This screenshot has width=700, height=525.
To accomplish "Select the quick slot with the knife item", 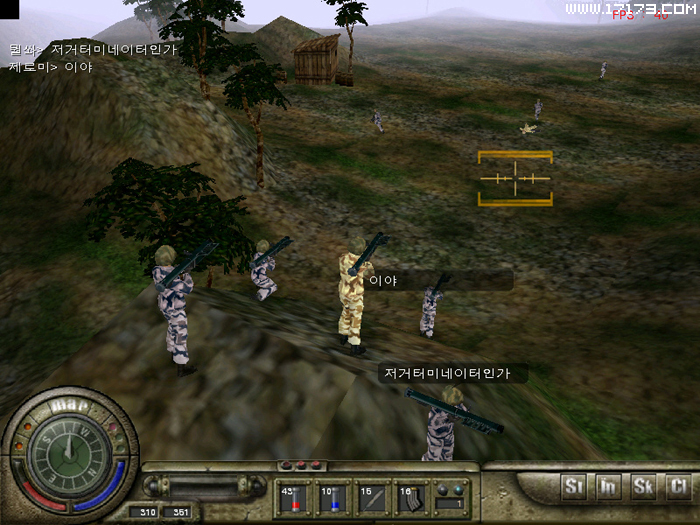I will pyautogui.click(x=373, y=498).
